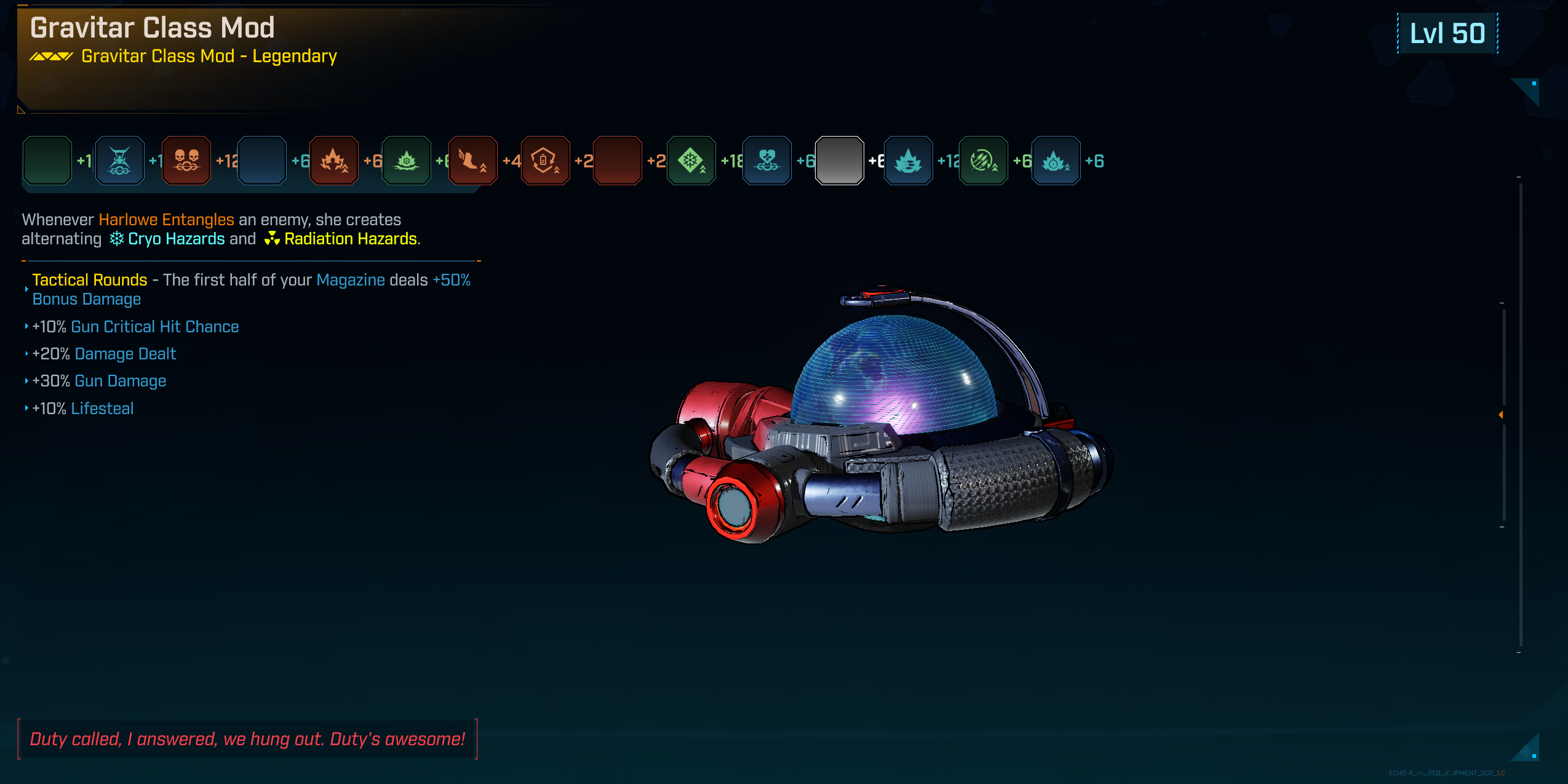Inspect the green circle bullets skill icon
Viewport: 1568px width, 784px height.
click(983, 161)
